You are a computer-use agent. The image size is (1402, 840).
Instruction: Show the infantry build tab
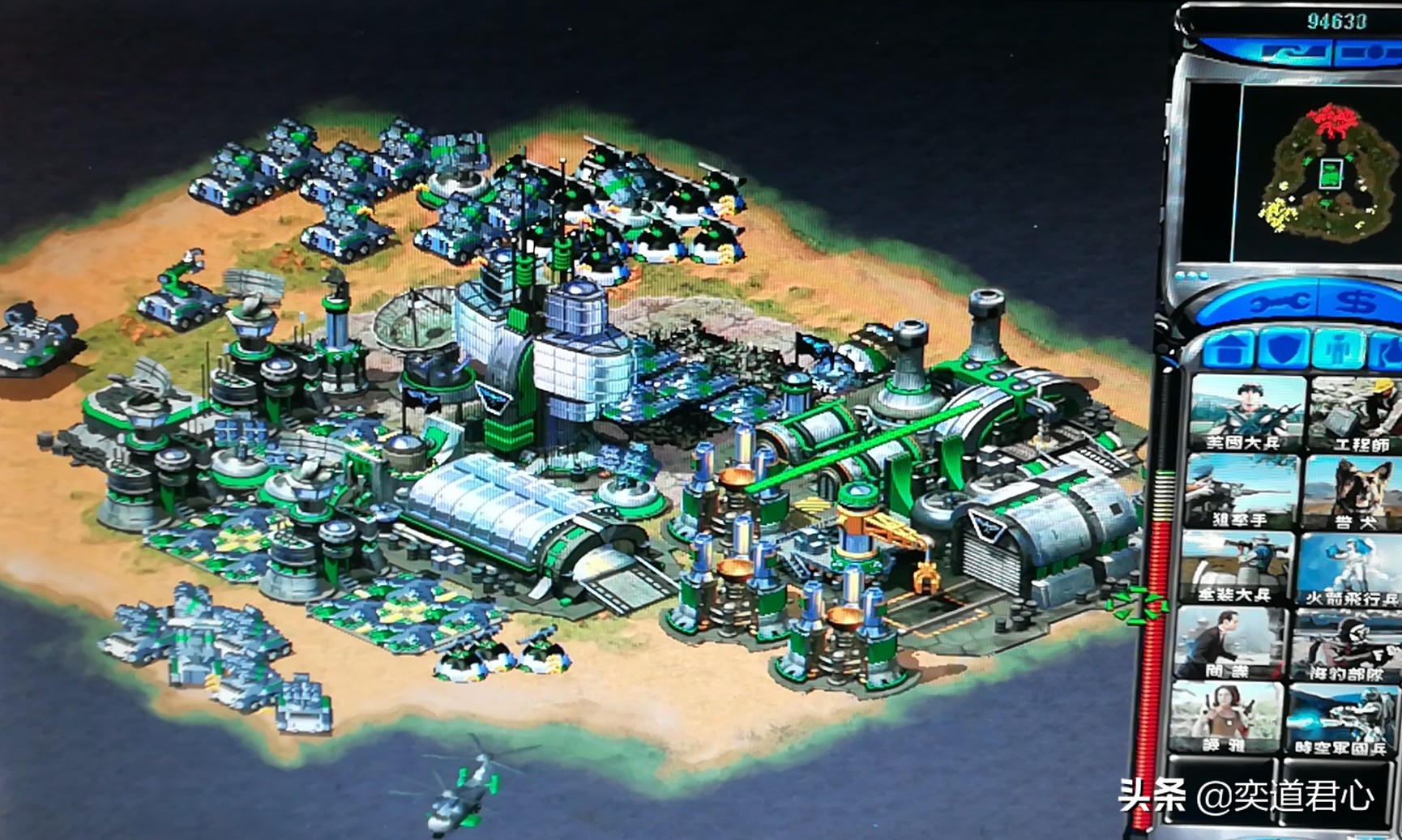(x=1337, y=348)
